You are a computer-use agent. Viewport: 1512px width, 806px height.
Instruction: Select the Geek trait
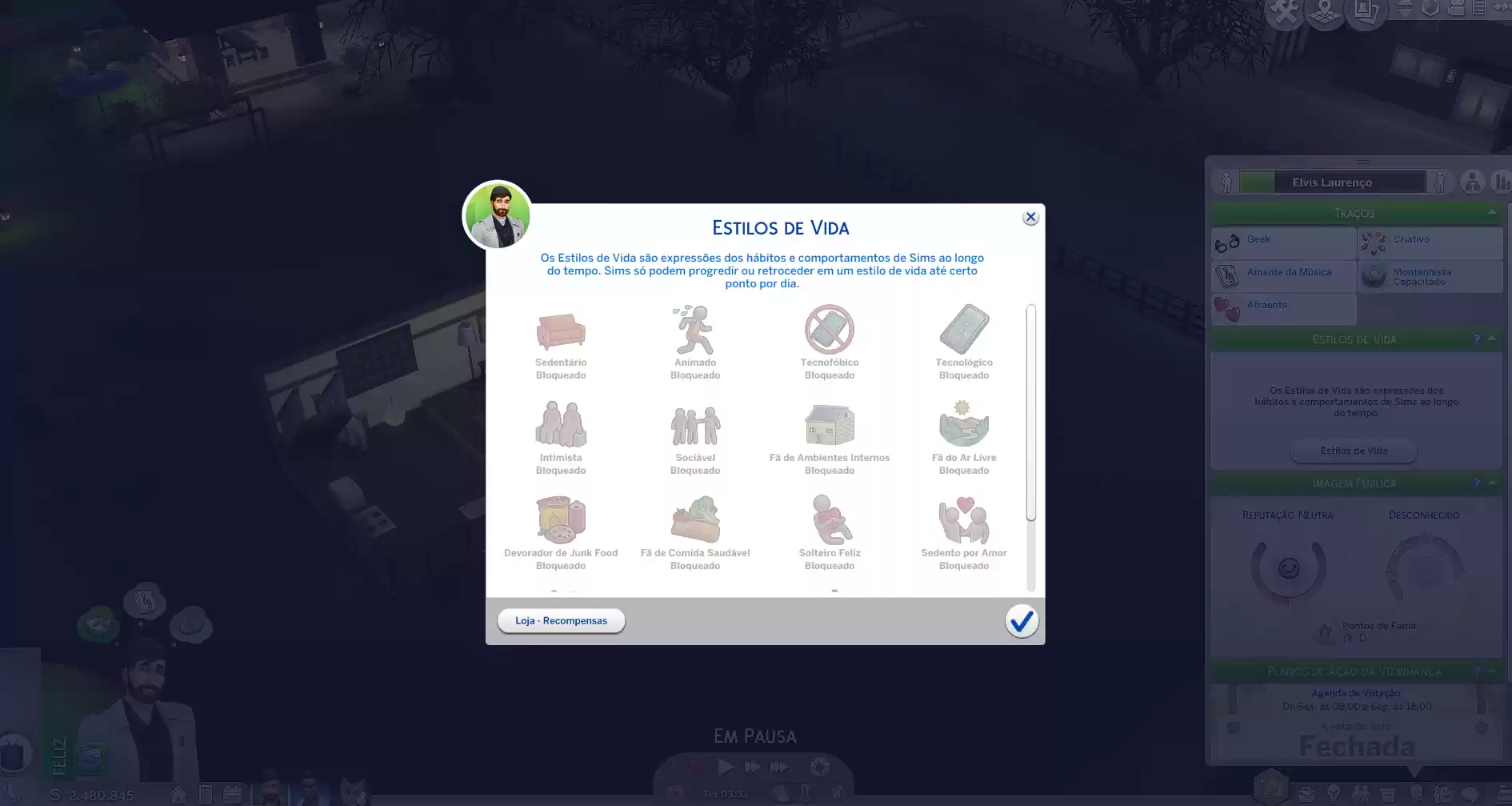point(1283,243)
